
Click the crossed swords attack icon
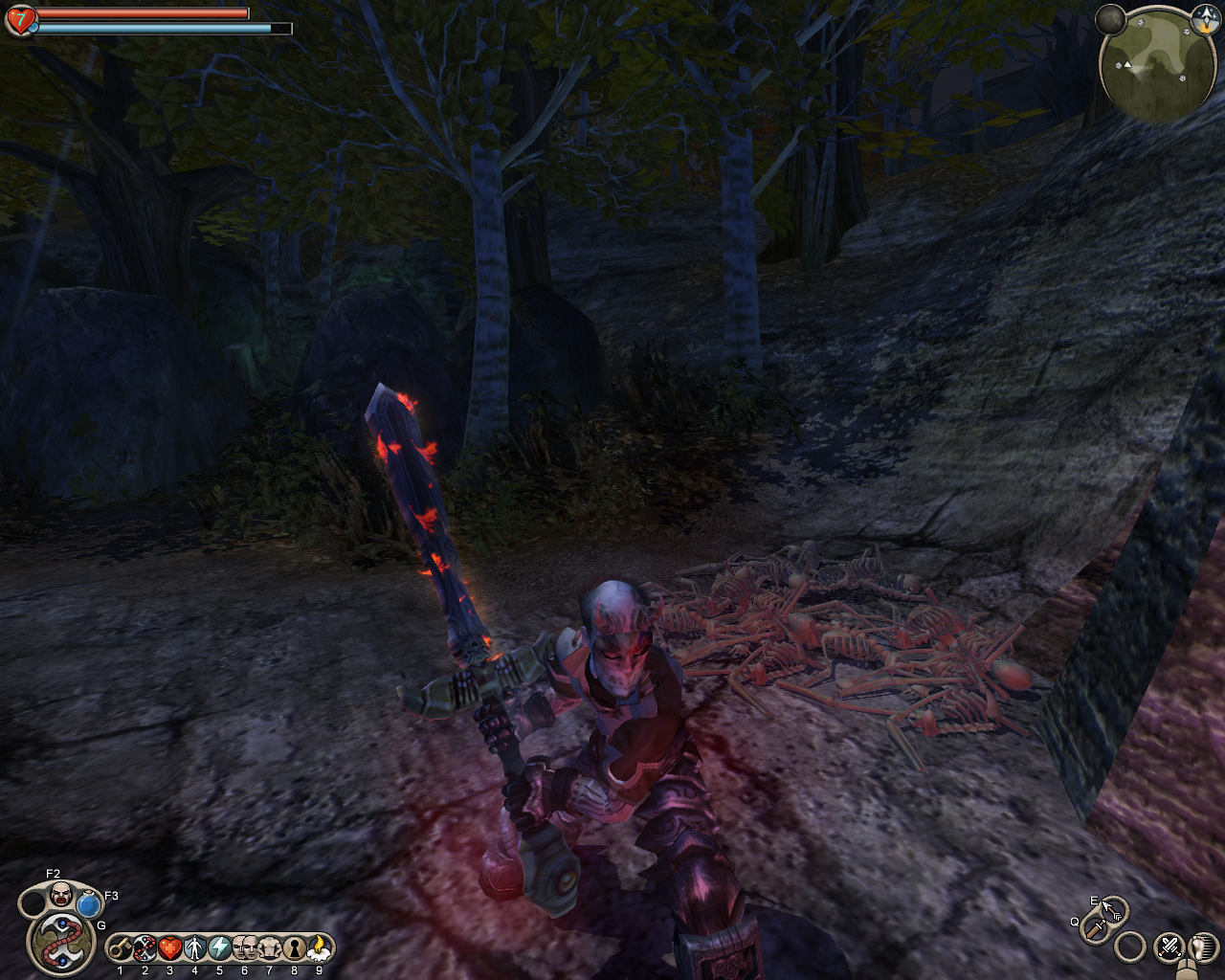(1169, 947)
